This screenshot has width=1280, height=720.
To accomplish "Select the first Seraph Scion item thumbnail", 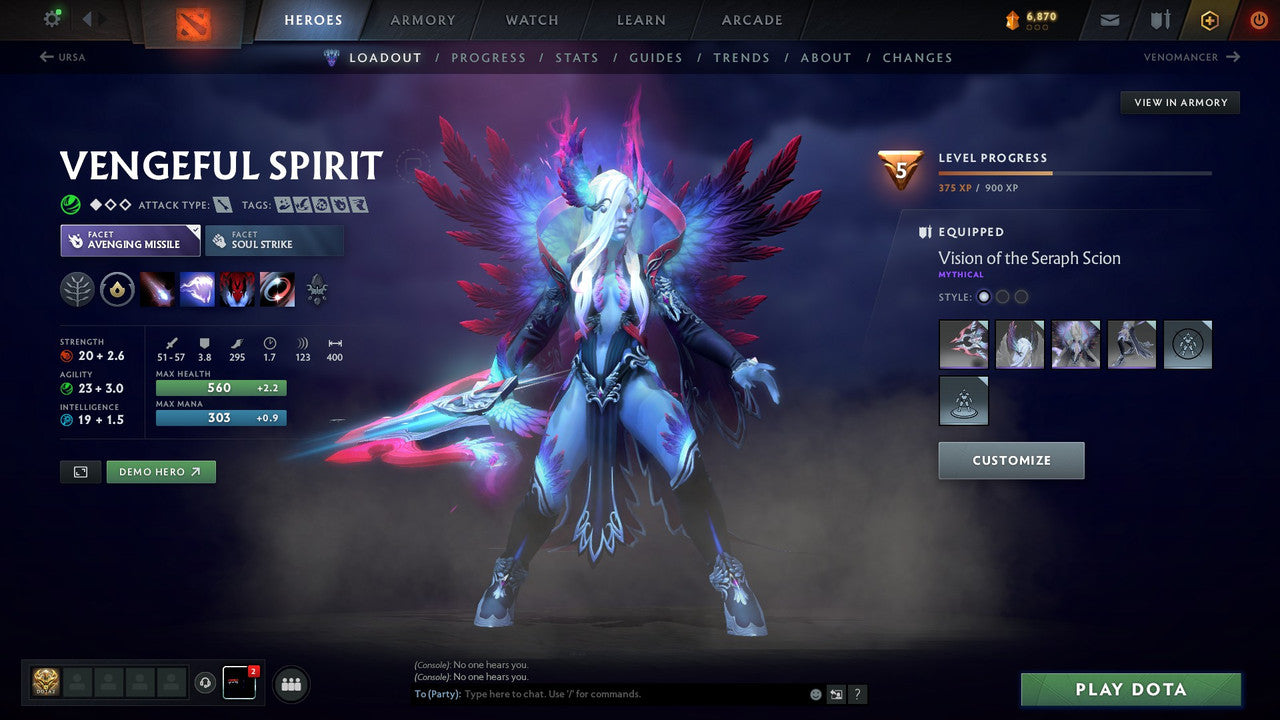I will [963, 344].
